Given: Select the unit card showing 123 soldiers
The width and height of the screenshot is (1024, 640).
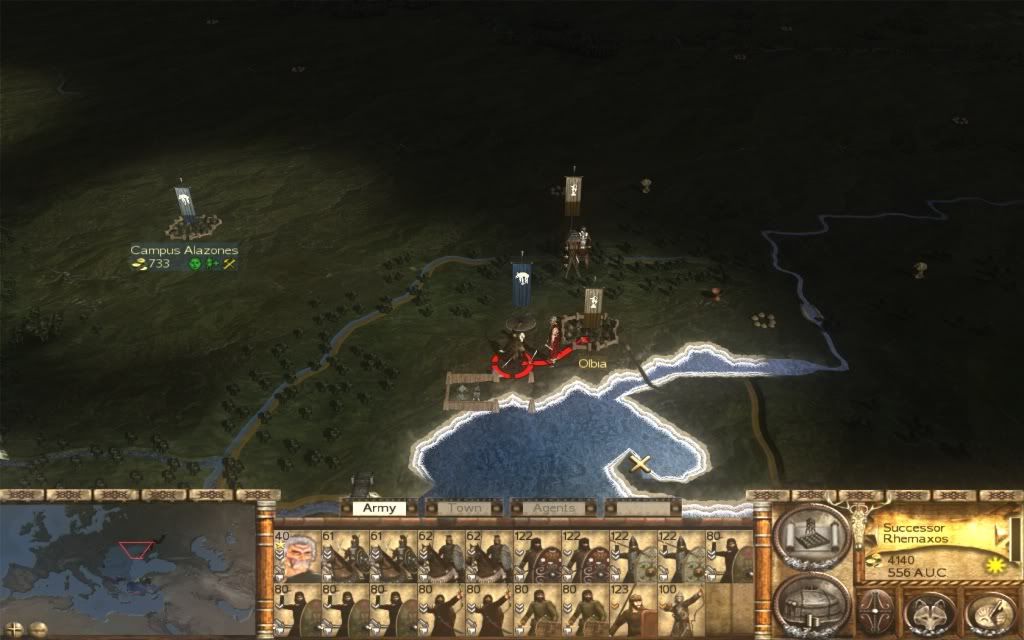Looking at the screenshot, I should pos(635,609).
